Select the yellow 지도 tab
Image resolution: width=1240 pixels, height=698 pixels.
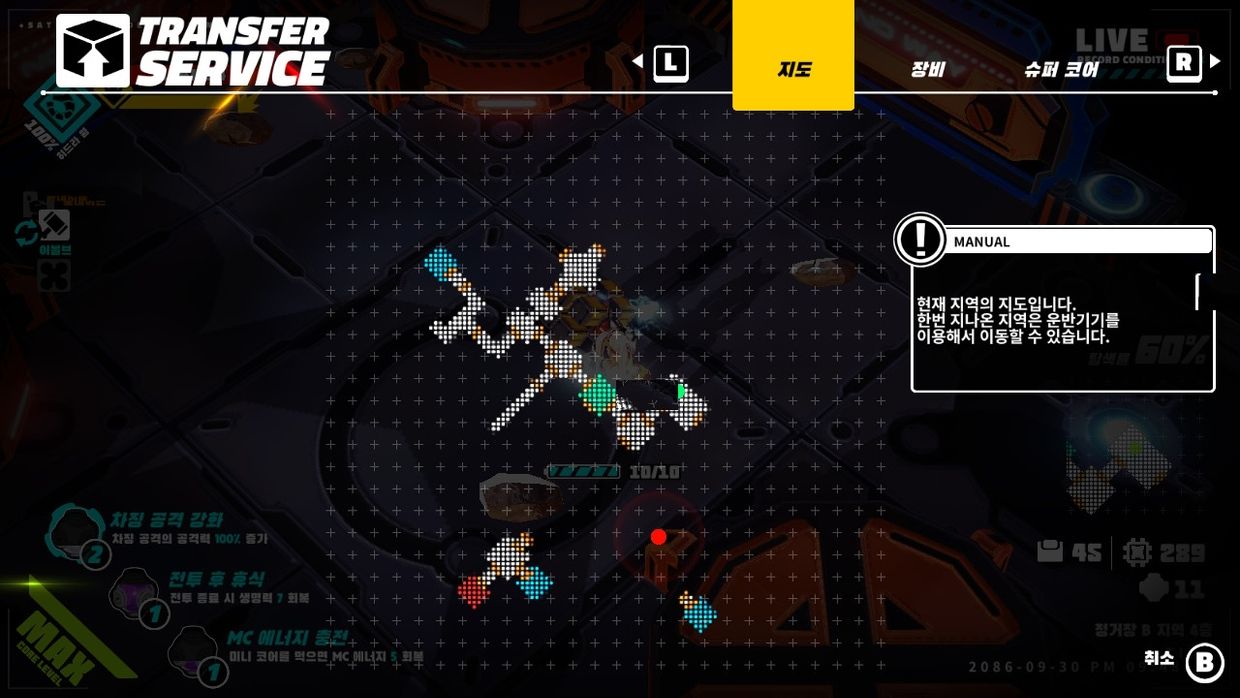coord(793,68)
